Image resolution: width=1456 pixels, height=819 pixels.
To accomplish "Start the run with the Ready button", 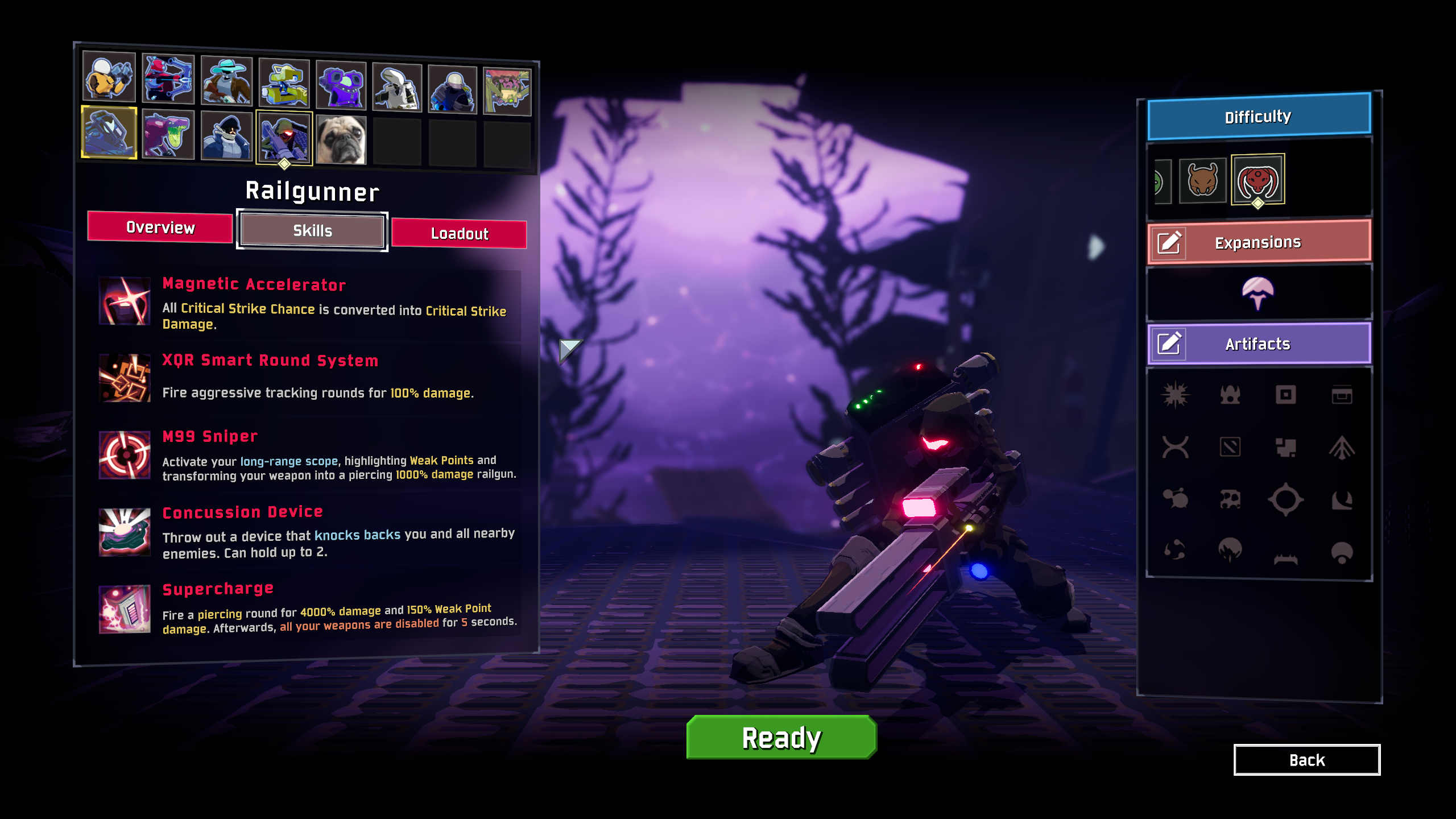I will click(x=781, y=738).
